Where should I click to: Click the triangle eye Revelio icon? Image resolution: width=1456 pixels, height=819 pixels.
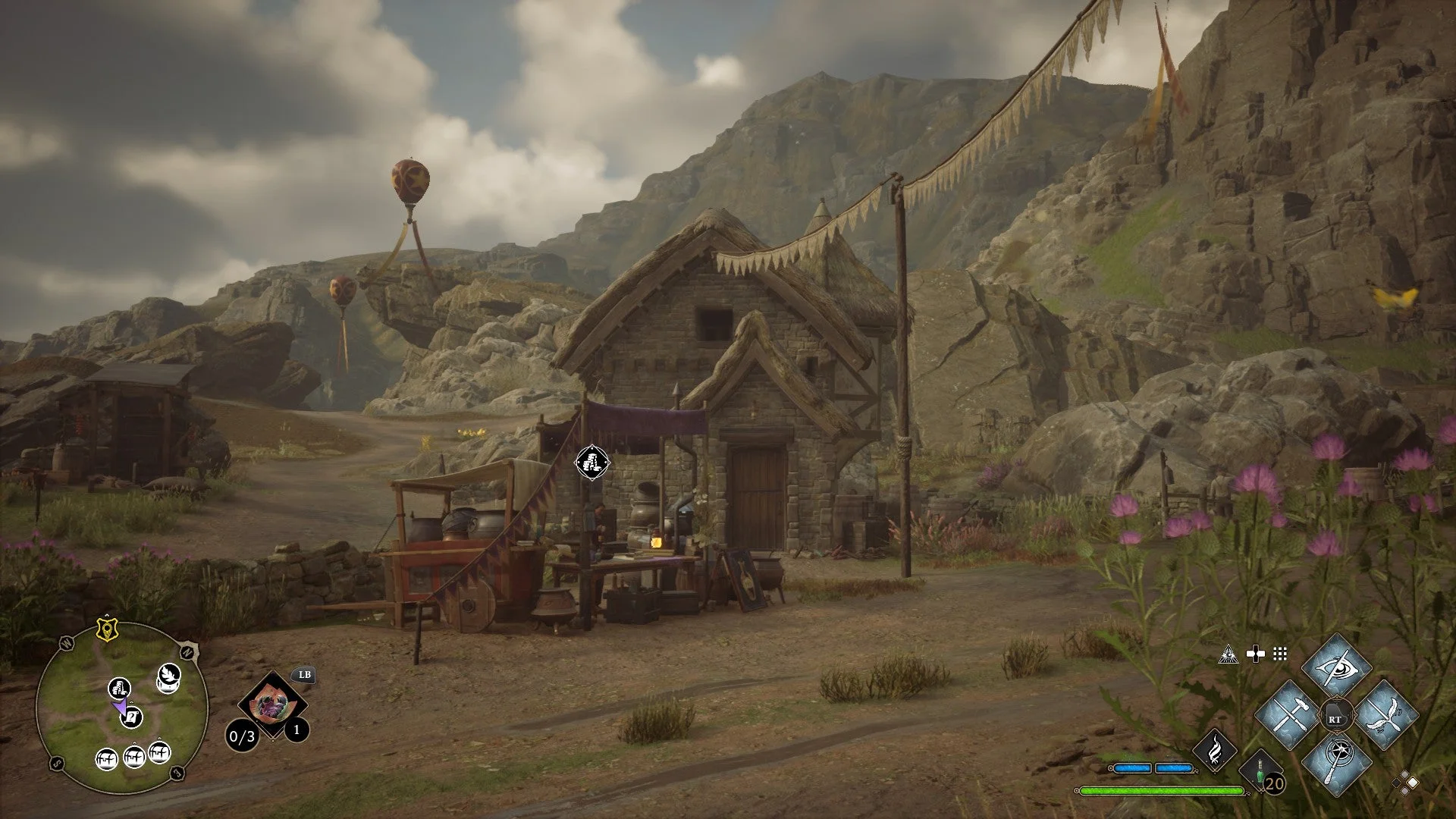1228,654
